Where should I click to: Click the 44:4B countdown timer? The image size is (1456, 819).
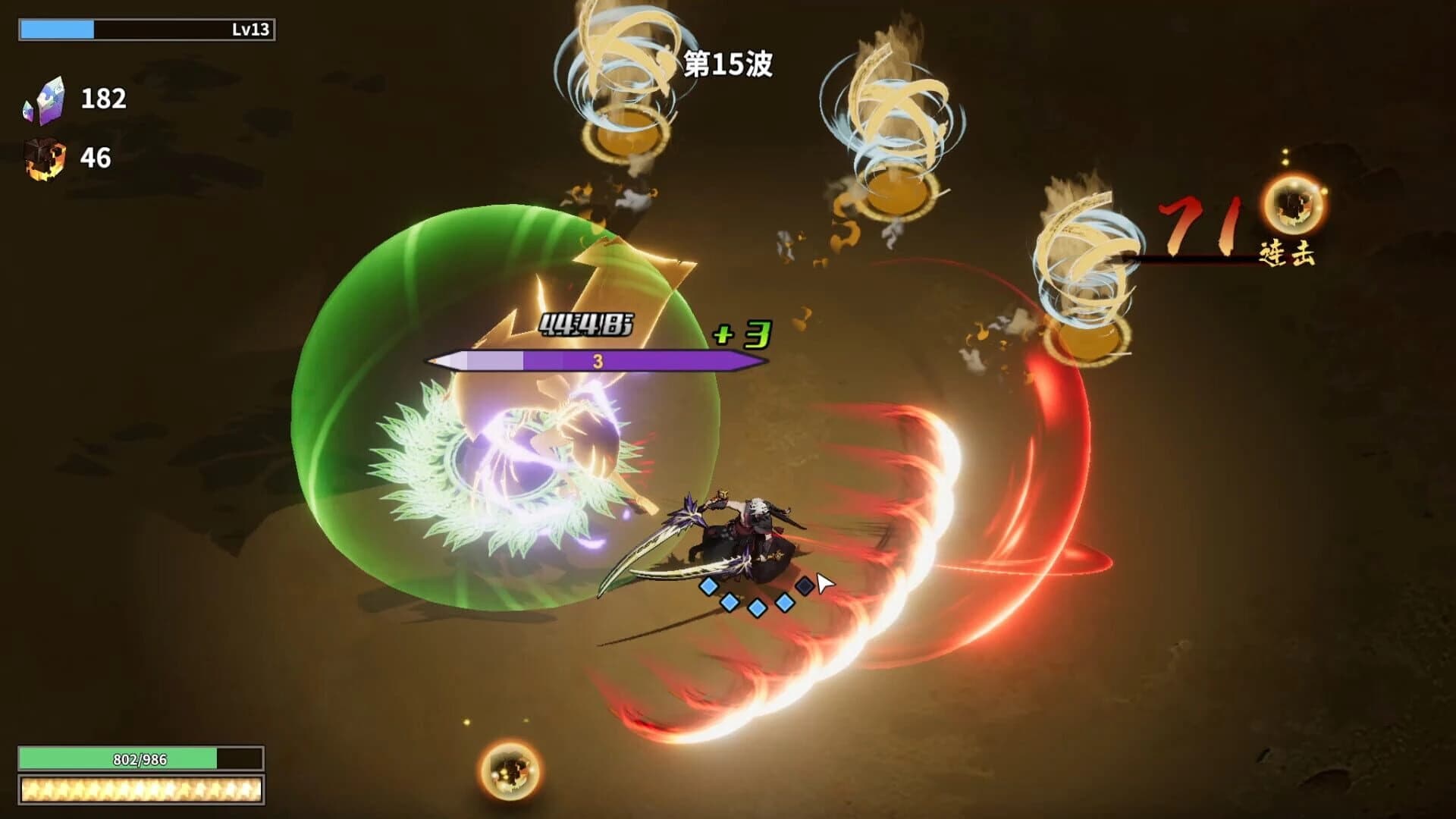point(588,325)
